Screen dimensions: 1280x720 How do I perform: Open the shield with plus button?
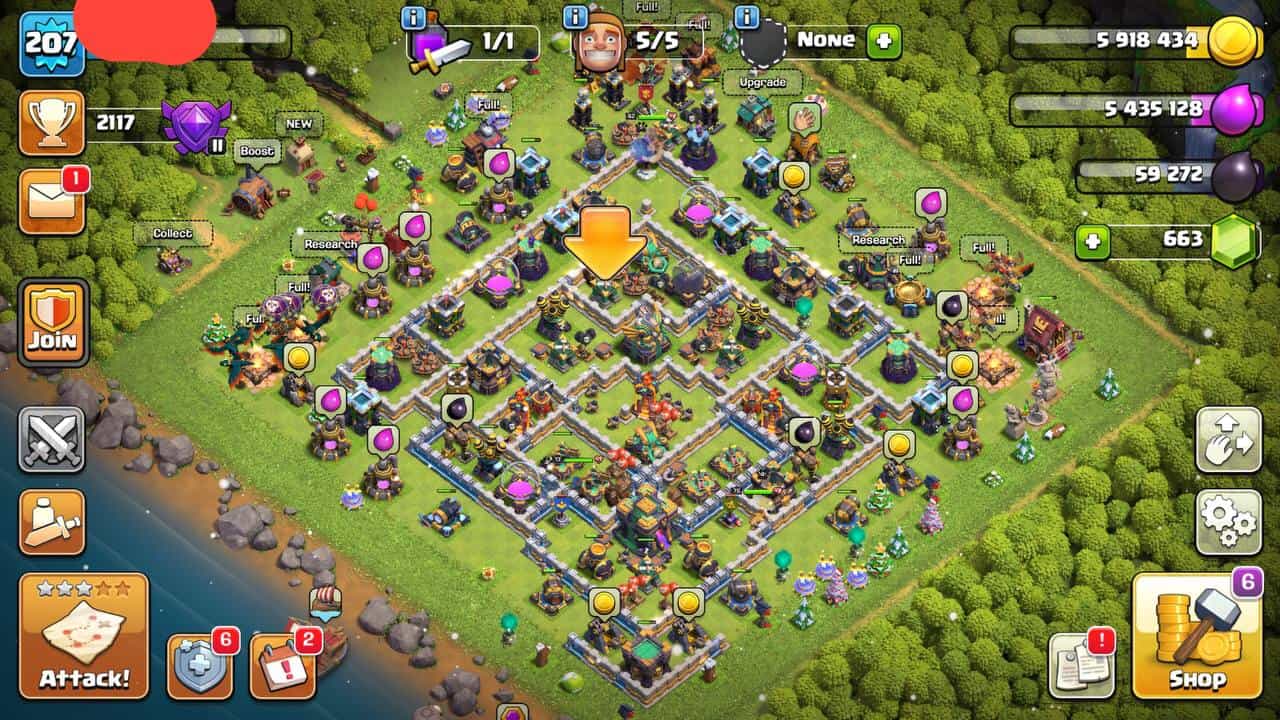click(199, 666)
